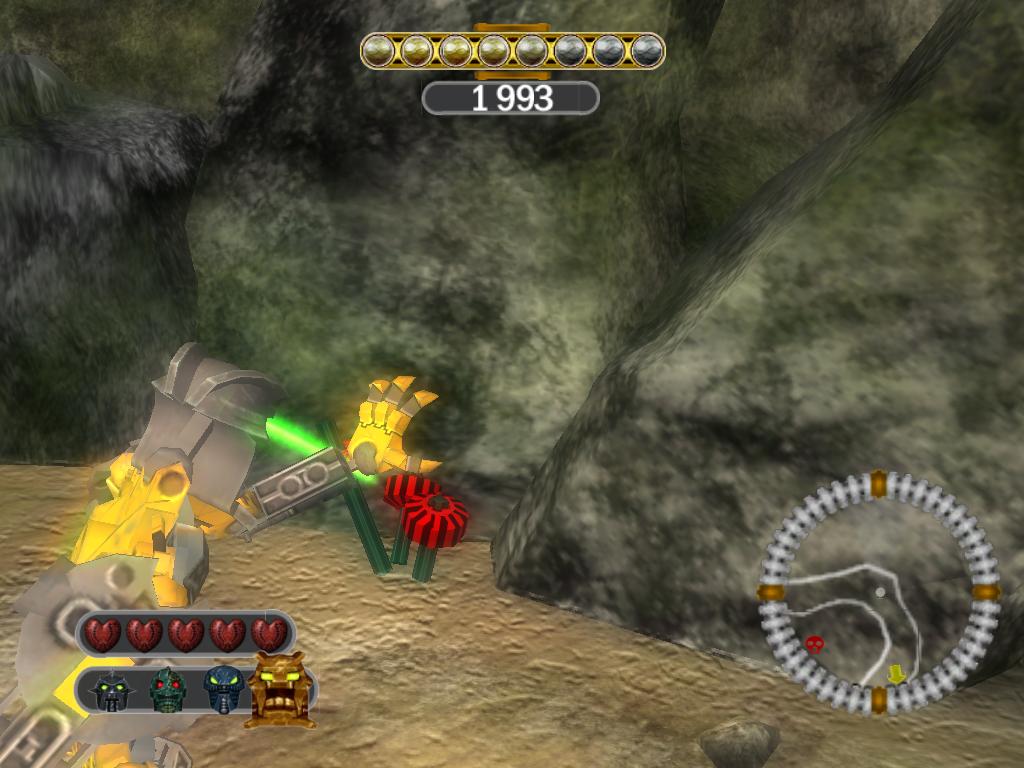Select the large gold mask character
The image size is (1024, 768).
(x=279, y=689)
